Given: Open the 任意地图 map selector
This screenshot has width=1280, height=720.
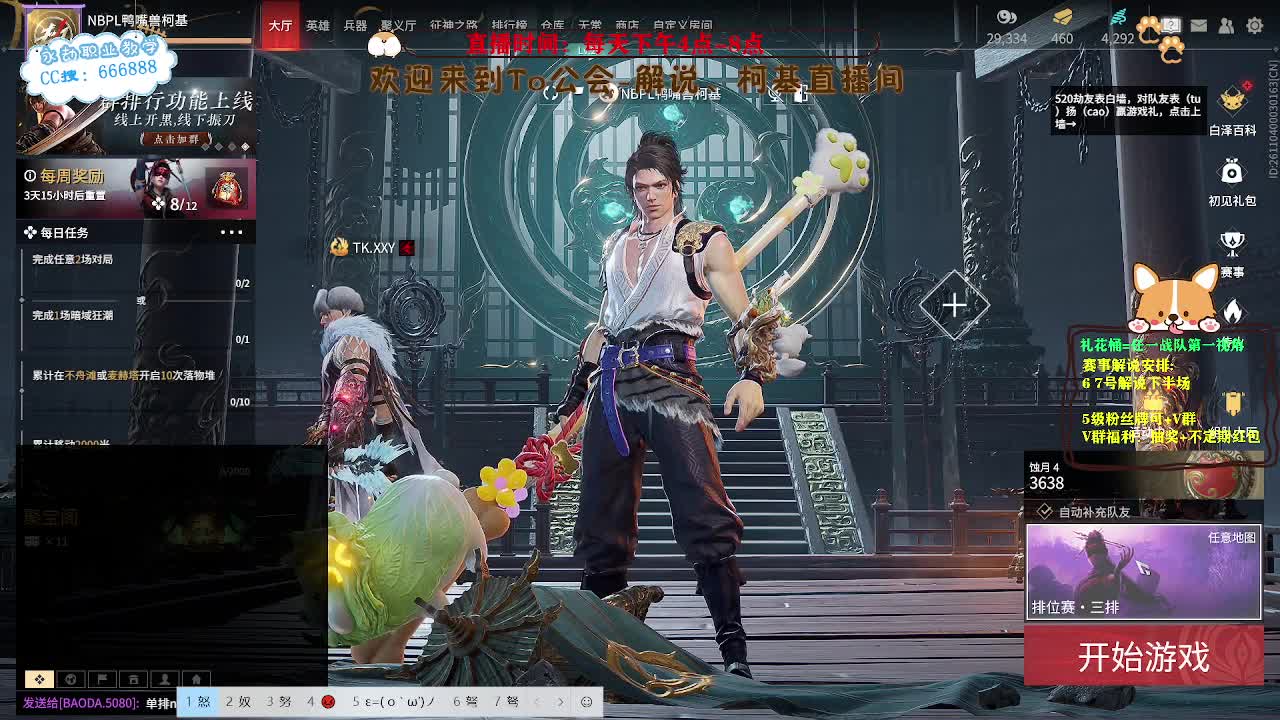Looking at the screenshot, I should point(1232,537).
